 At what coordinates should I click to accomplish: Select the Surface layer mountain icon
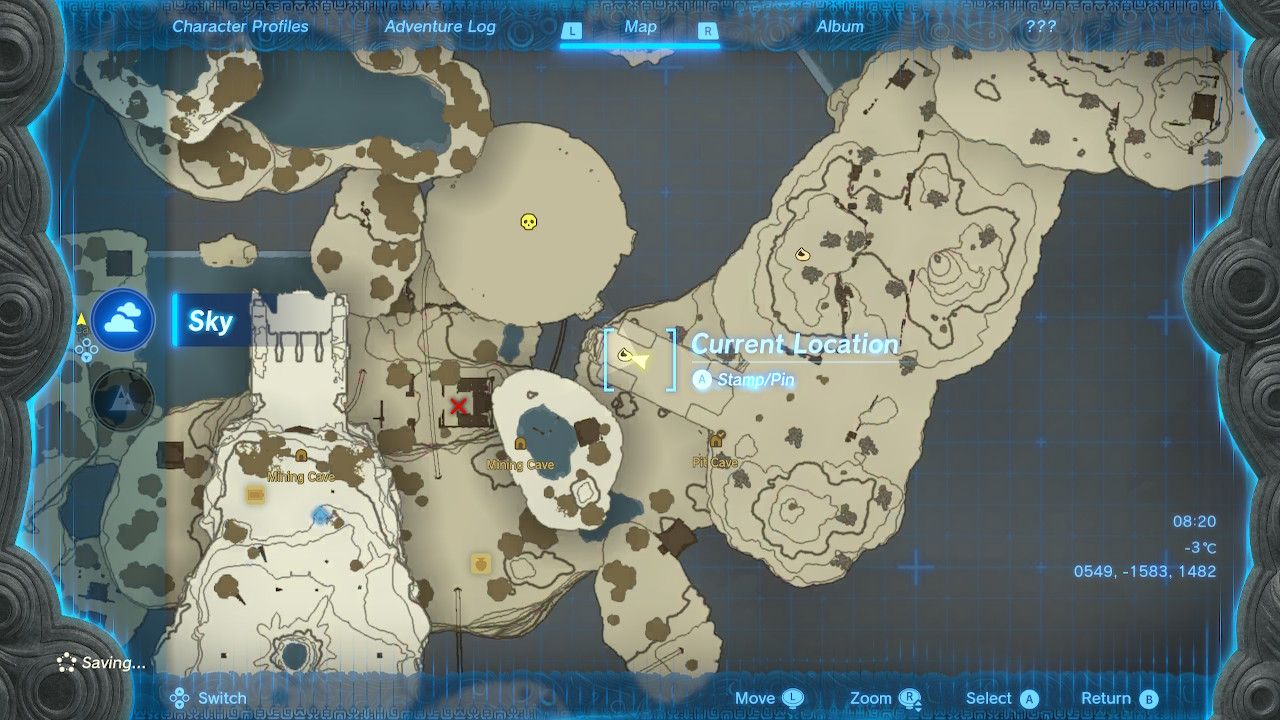(122, 397)
